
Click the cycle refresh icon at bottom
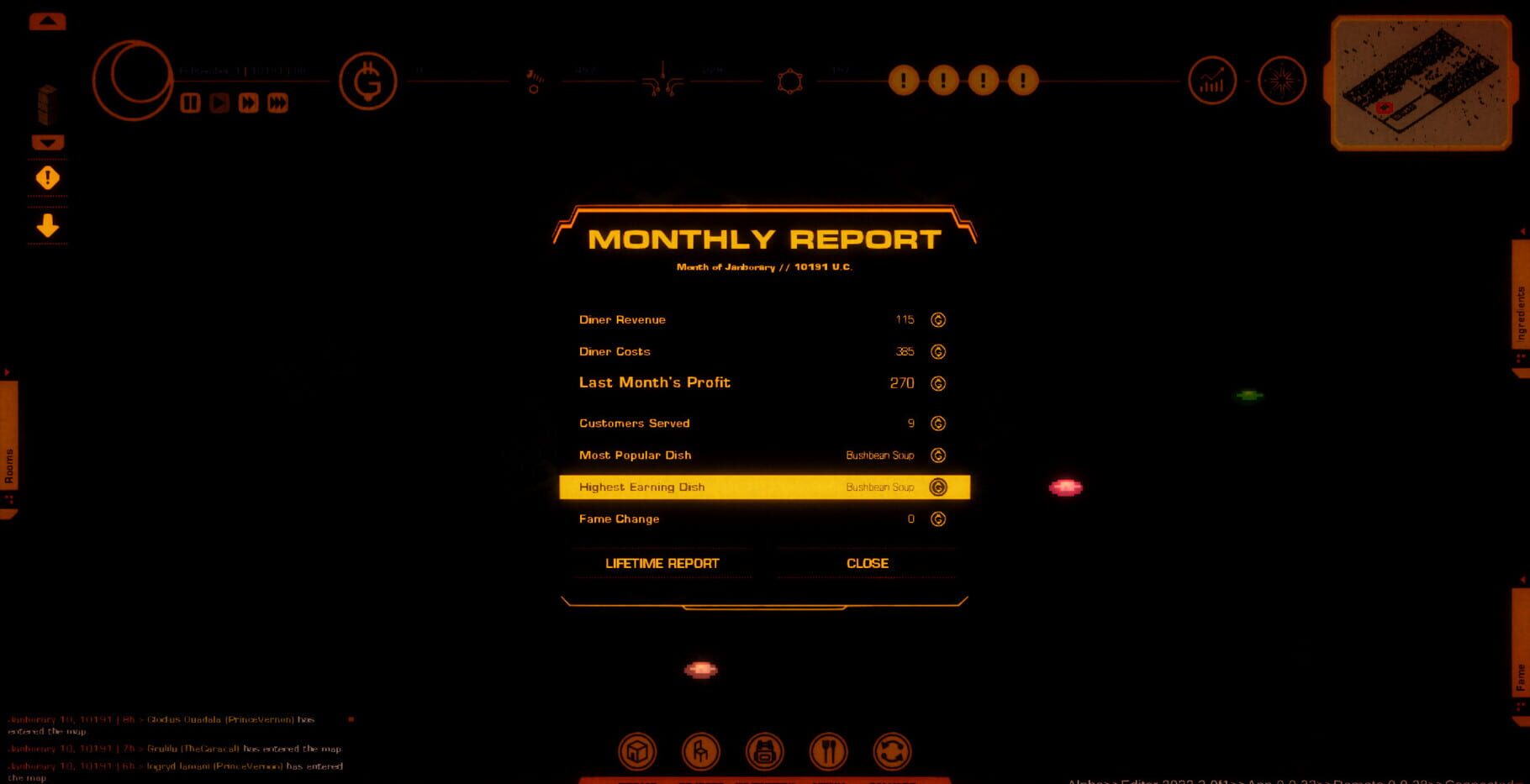pyautogui.click(x=893, y=751)
